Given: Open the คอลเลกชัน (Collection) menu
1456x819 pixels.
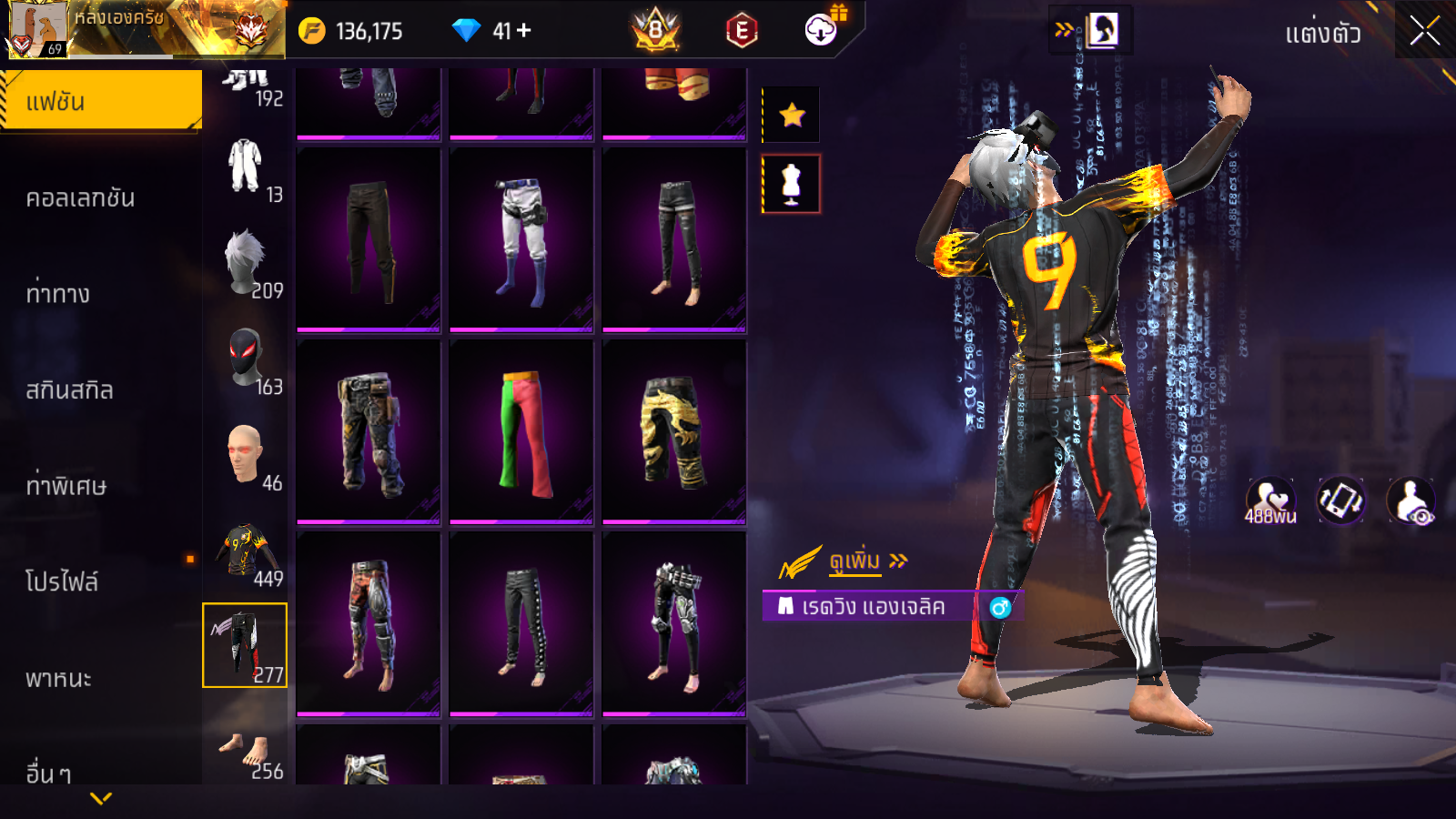Looking at the screenshot, I should point(81,197).
